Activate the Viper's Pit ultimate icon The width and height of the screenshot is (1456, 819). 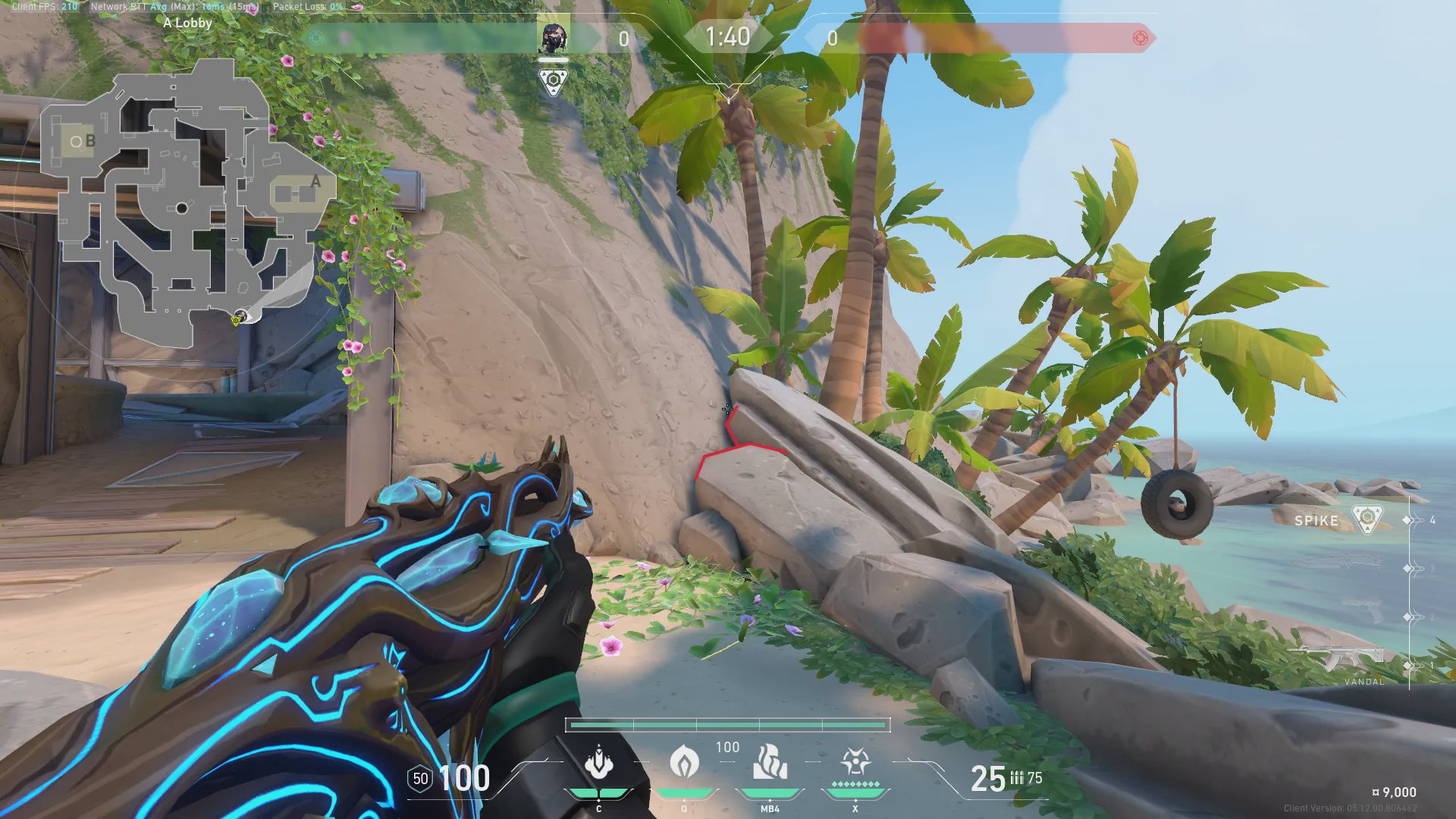click(x=855, y=761)
